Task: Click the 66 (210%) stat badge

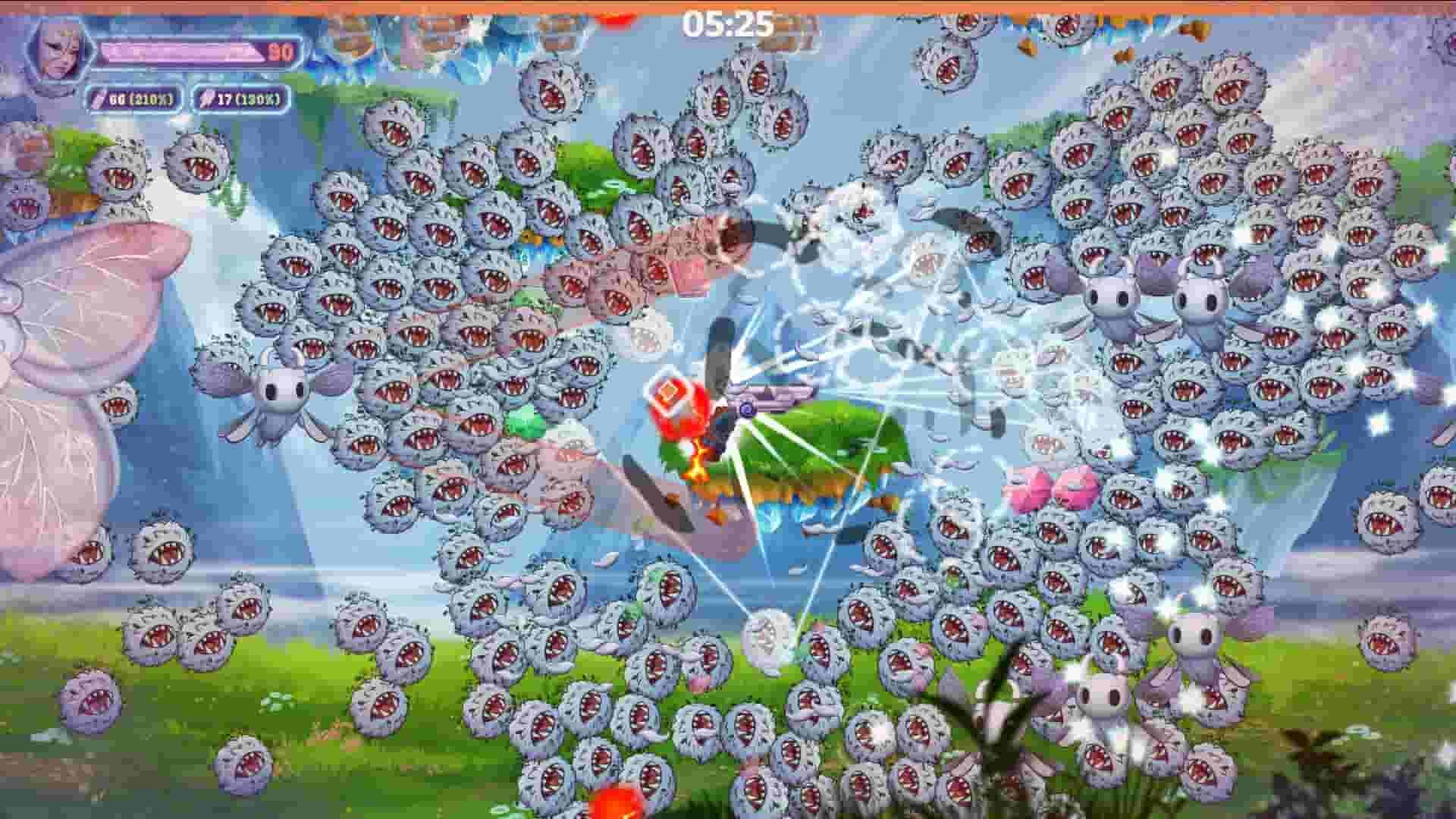Action: coord(133,97)
